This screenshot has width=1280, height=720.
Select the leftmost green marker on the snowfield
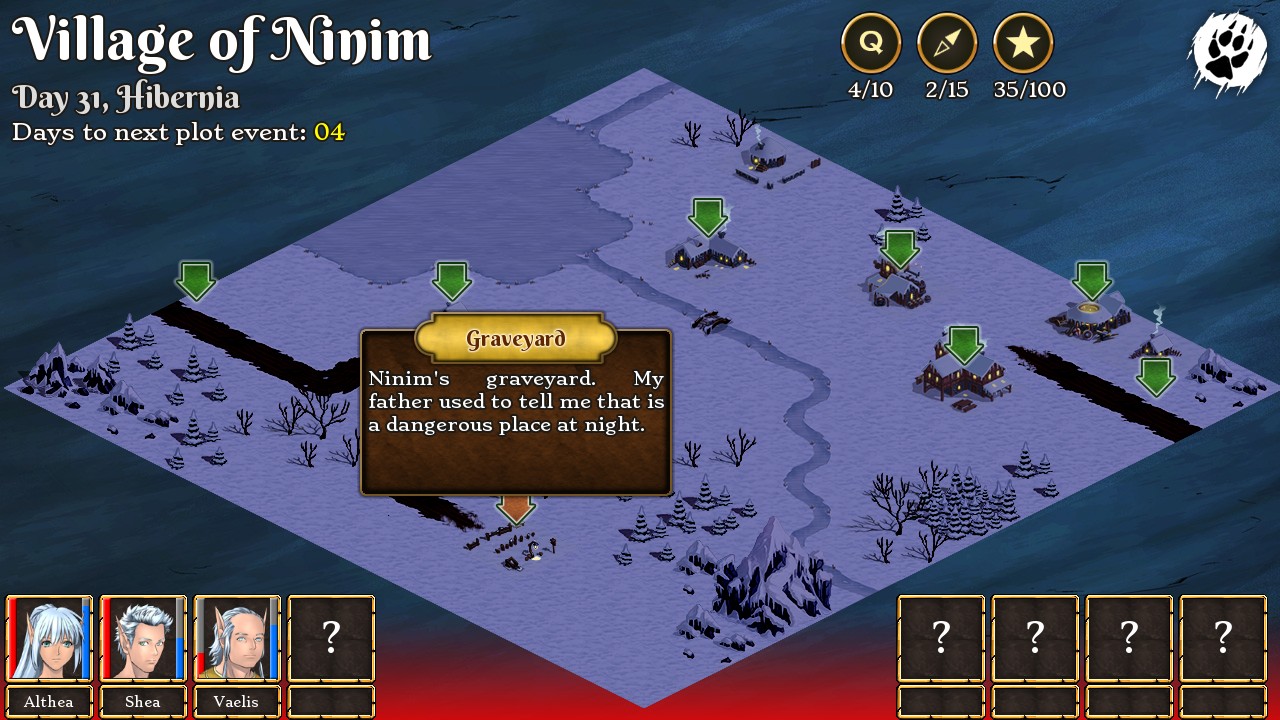pos(195,282)
